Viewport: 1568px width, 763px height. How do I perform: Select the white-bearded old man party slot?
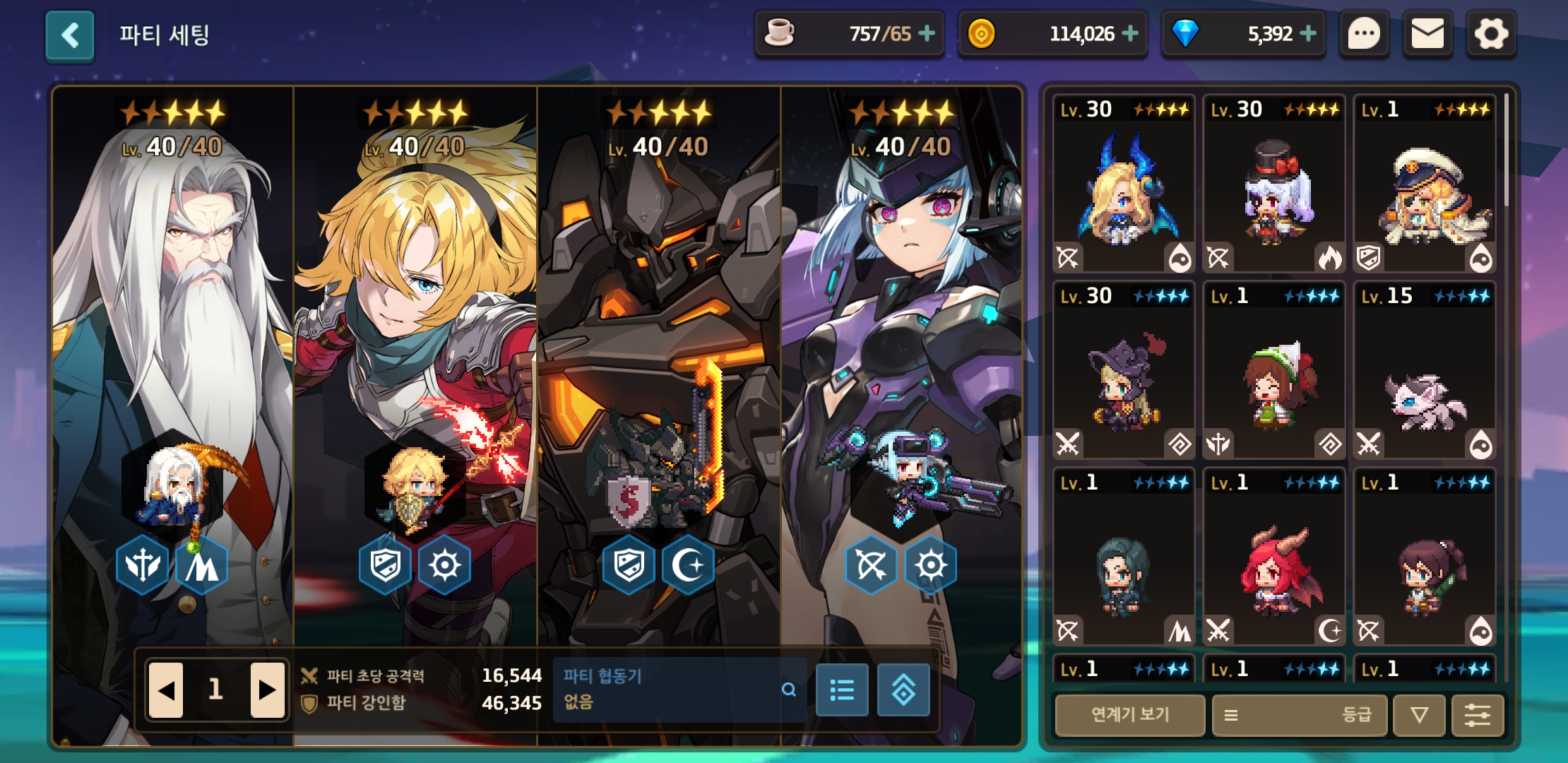(173, 353)
